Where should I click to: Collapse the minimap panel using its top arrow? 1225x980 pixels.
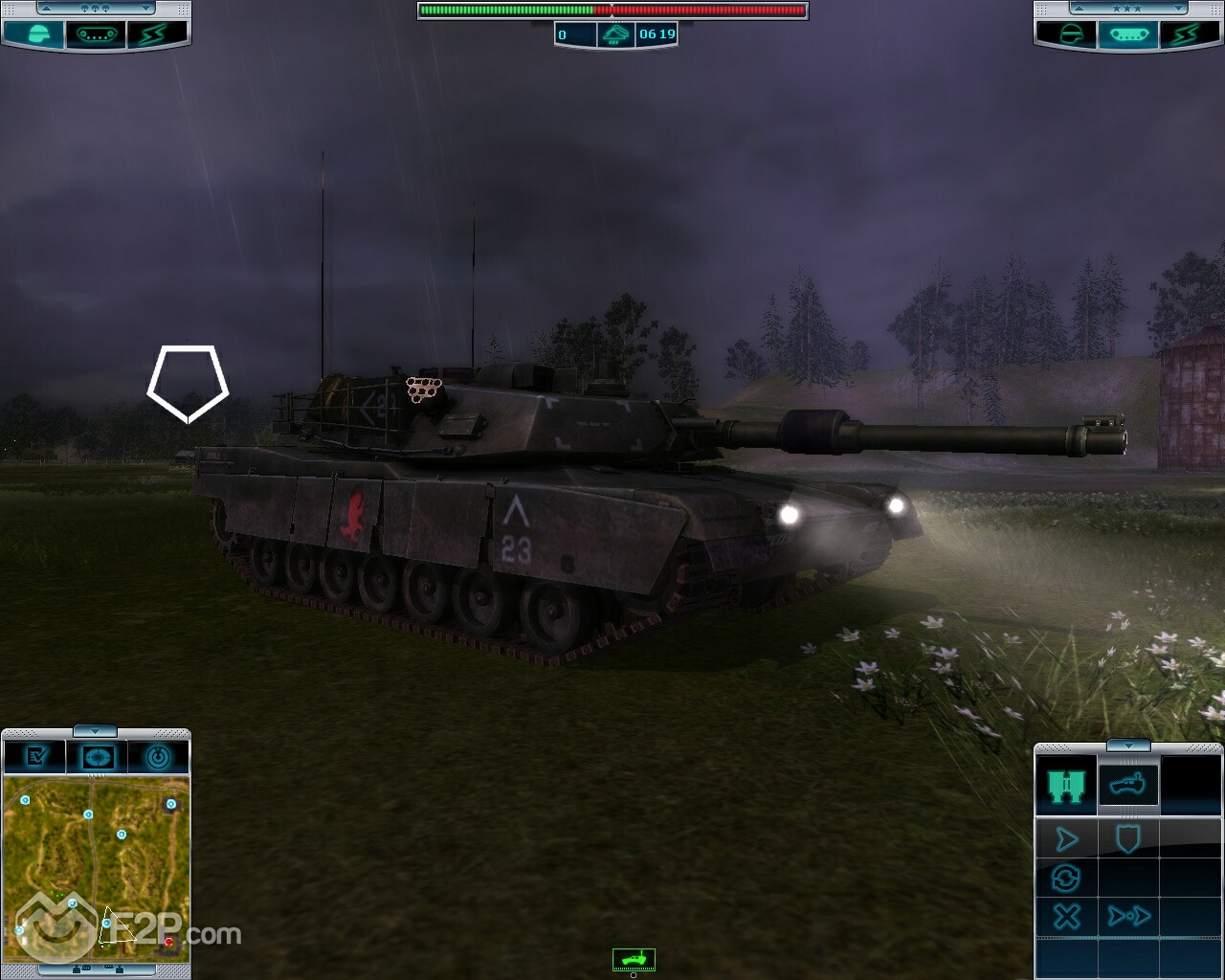pyautogui.click(x=95, y=732)
